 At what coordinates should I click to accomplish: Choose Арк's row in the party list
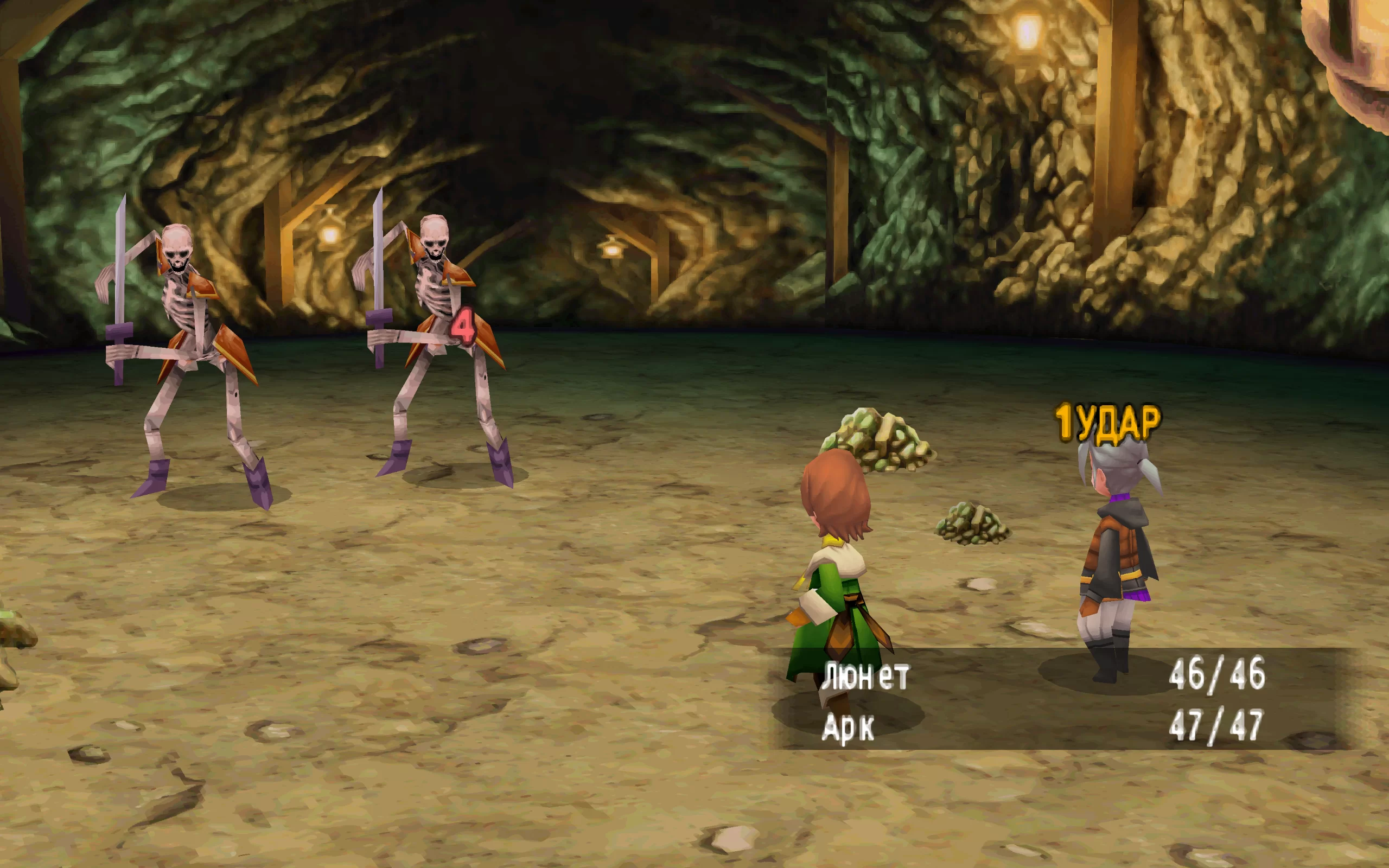click(x=849, y=727)
